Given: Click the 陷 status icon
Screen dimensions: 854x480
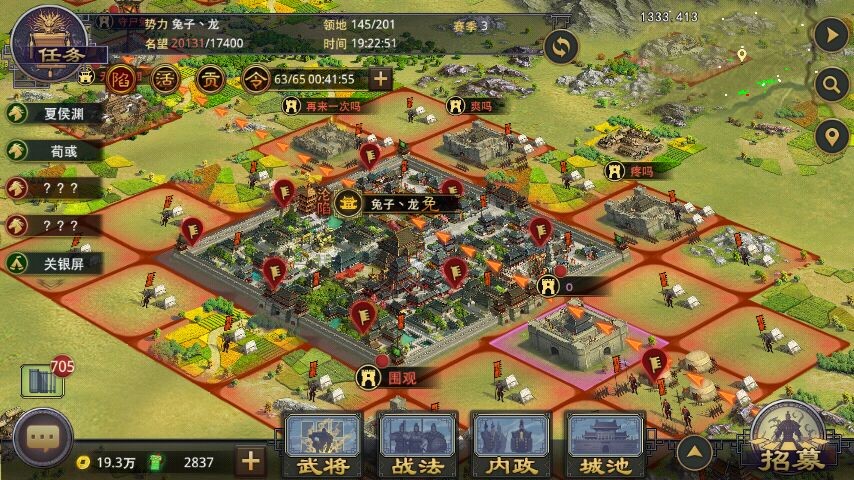Looking at the screenshot, I should click(x=123, y=80).
